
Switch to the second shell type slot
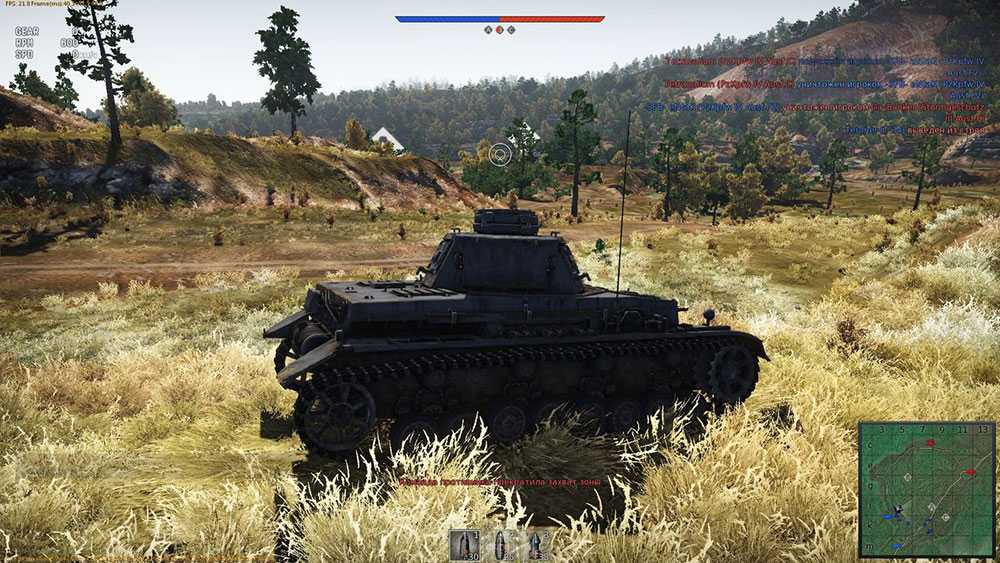click(x=500, y=545)
